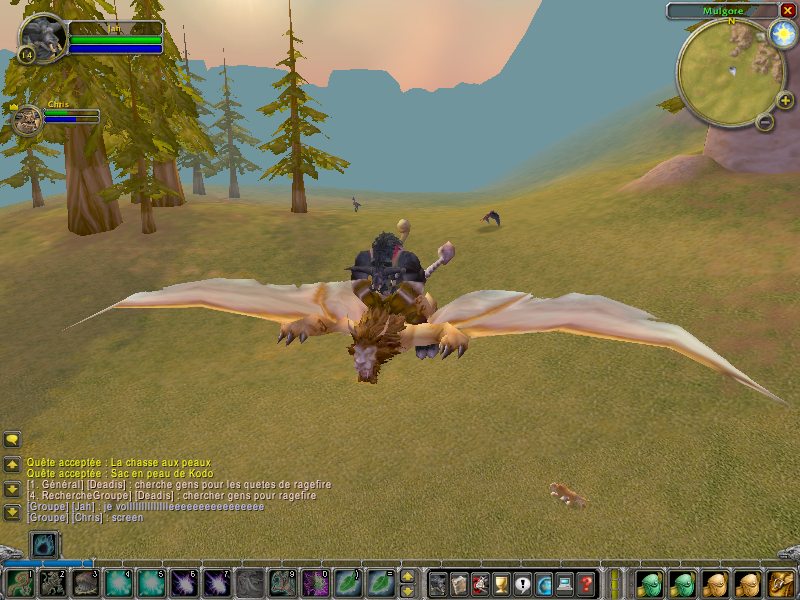This screenshot has height=600, width=800.
Task: Zoom in on the minimap
Action: pos(785,100)
